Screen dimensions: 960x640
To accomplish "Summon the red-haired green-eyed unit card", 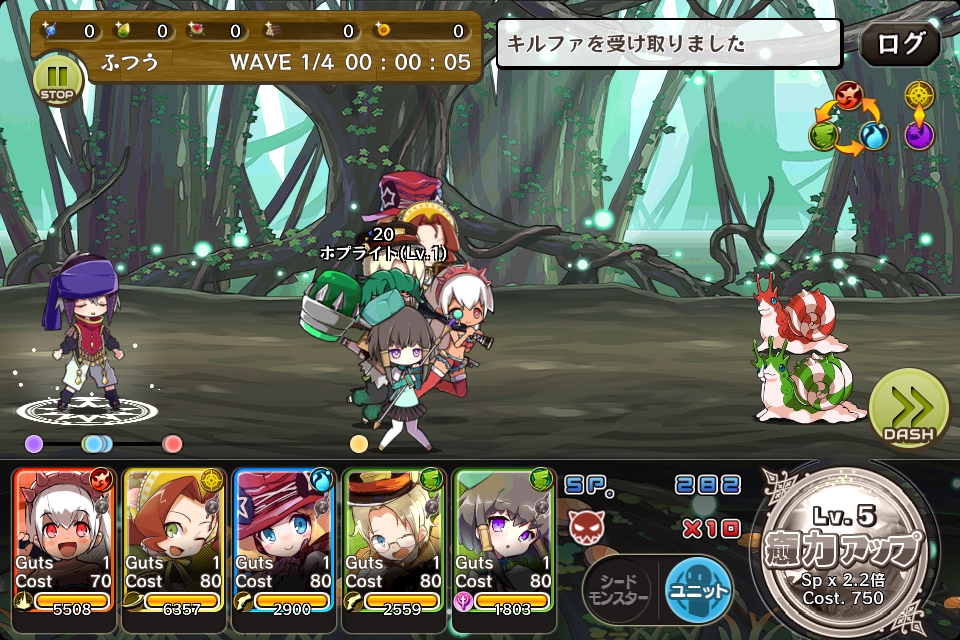I will (174, 540).
